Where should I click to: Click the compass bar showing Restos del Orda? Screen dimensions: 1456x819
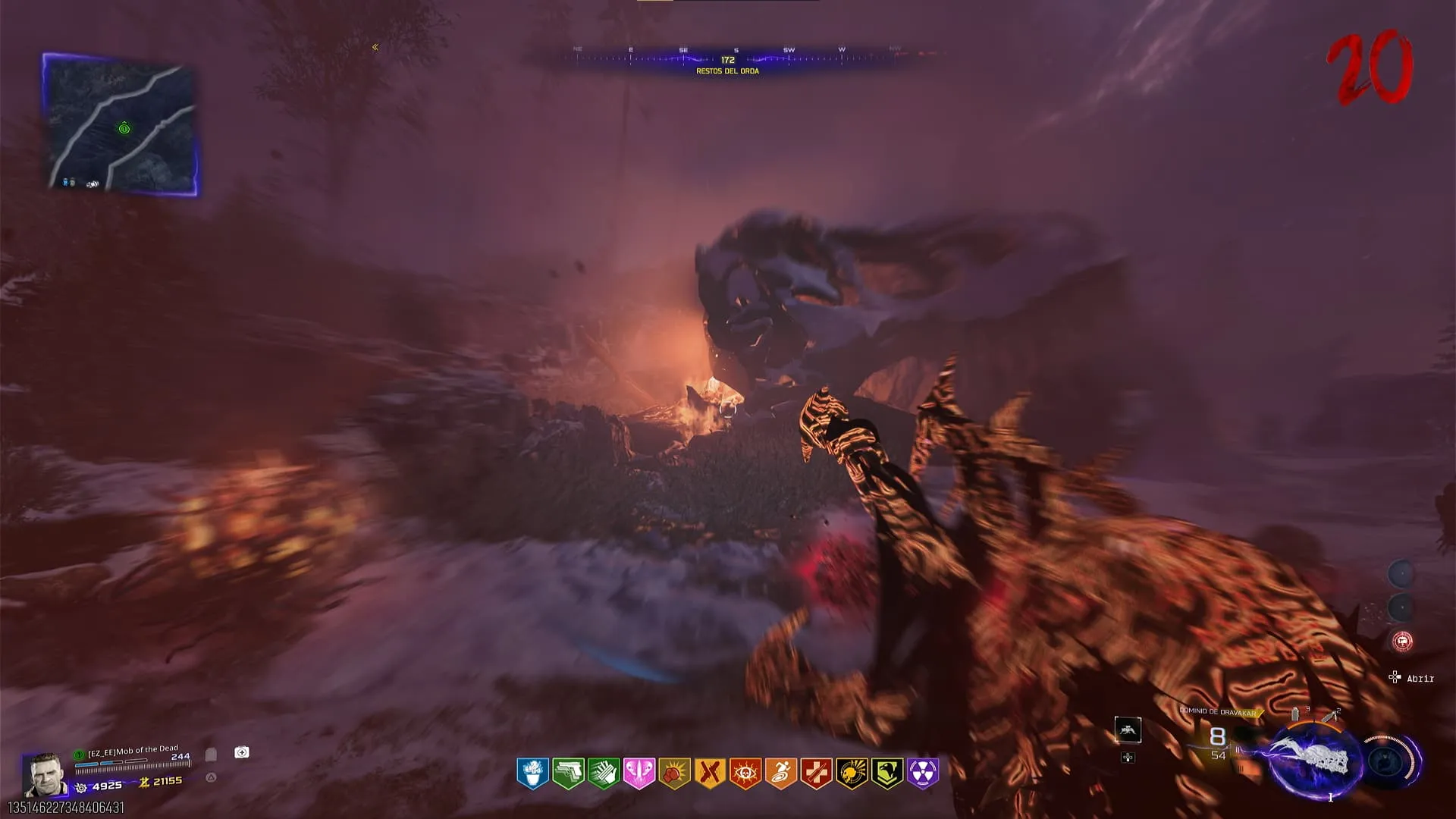tap(728, 59)
